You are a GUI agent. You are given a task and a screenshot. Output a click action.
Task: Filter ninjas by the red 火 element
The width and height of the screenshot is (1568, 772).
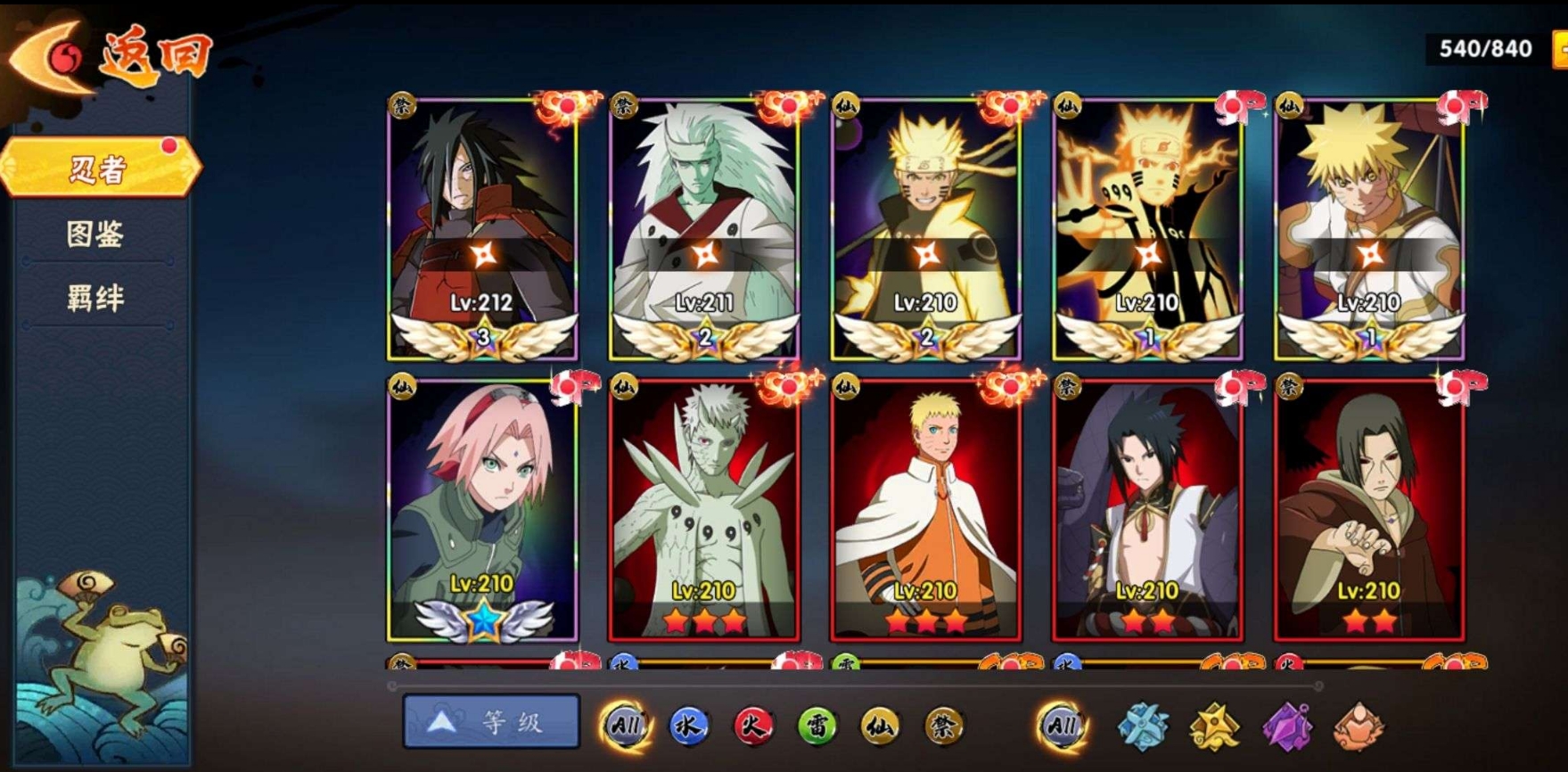tap(753, 727)
